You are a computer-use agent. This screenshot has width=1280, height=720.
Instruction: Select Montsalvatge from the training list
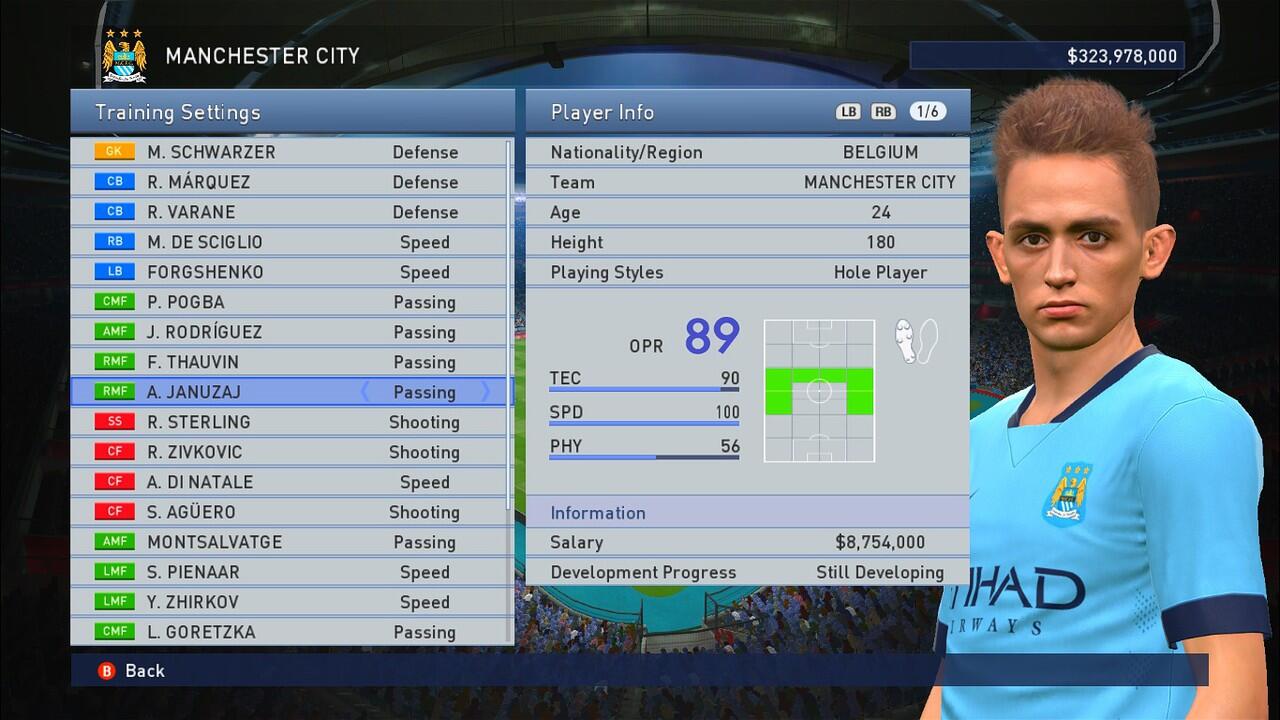(x=290, y=542)
